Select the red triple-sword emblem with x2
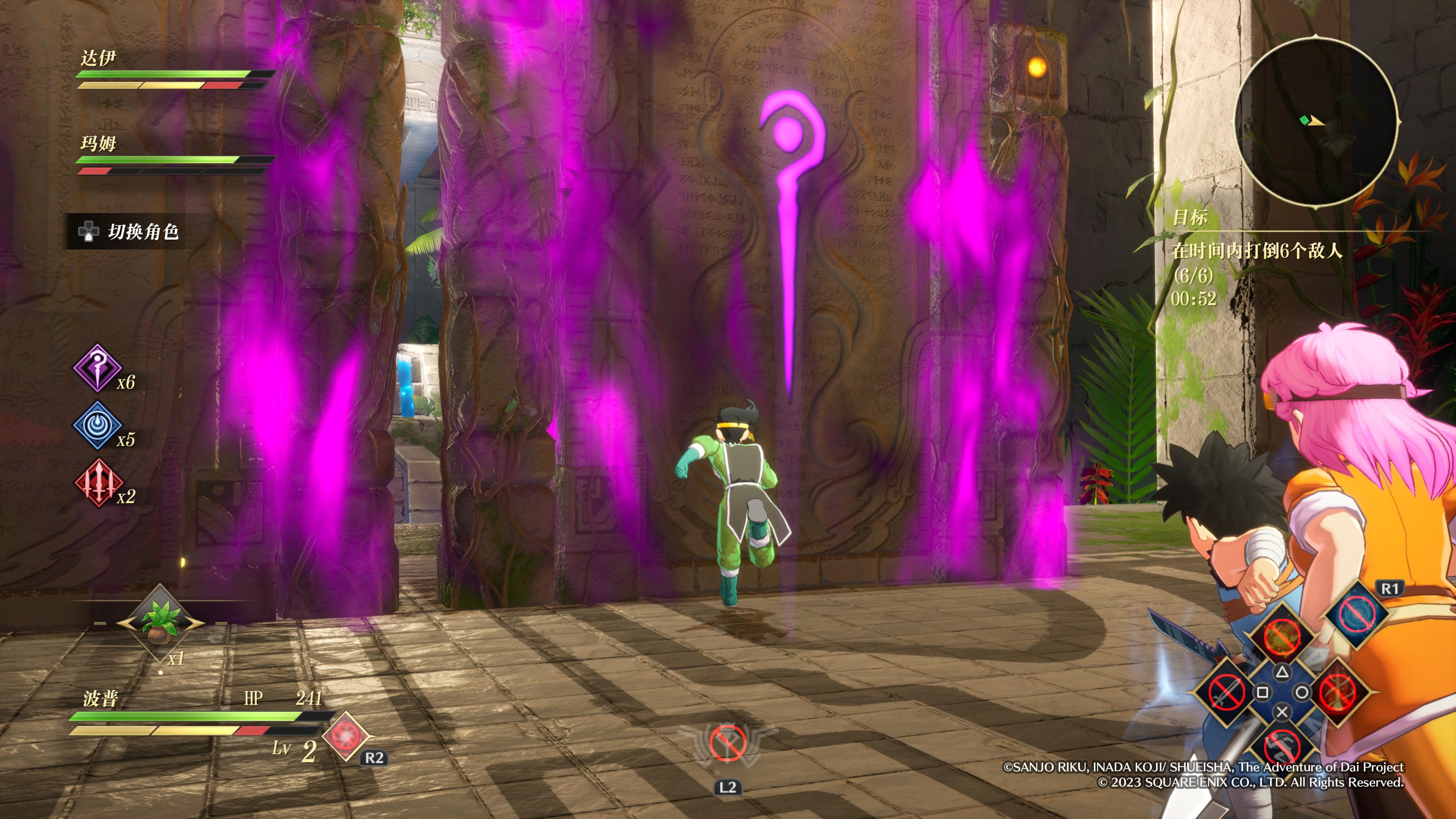 [98, 482]
